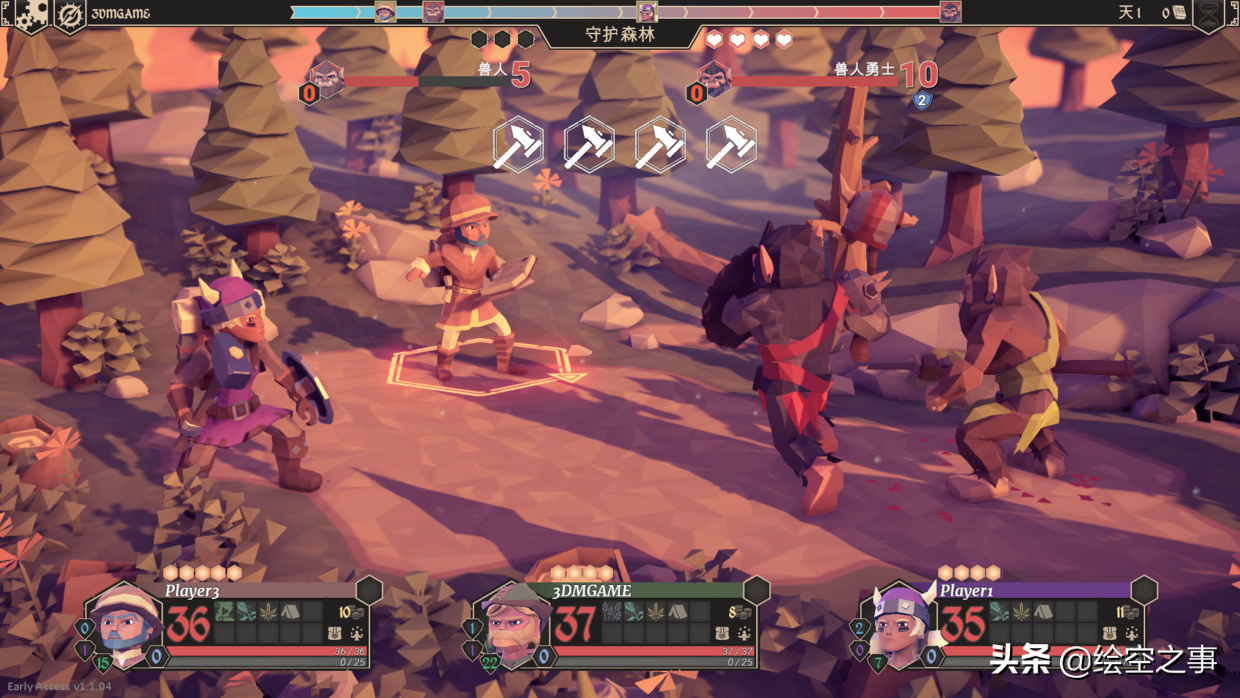The height and width of the screenshot is (698, 1240).
Task: Select Player3's first green item slot
Action: click(225, 611)
